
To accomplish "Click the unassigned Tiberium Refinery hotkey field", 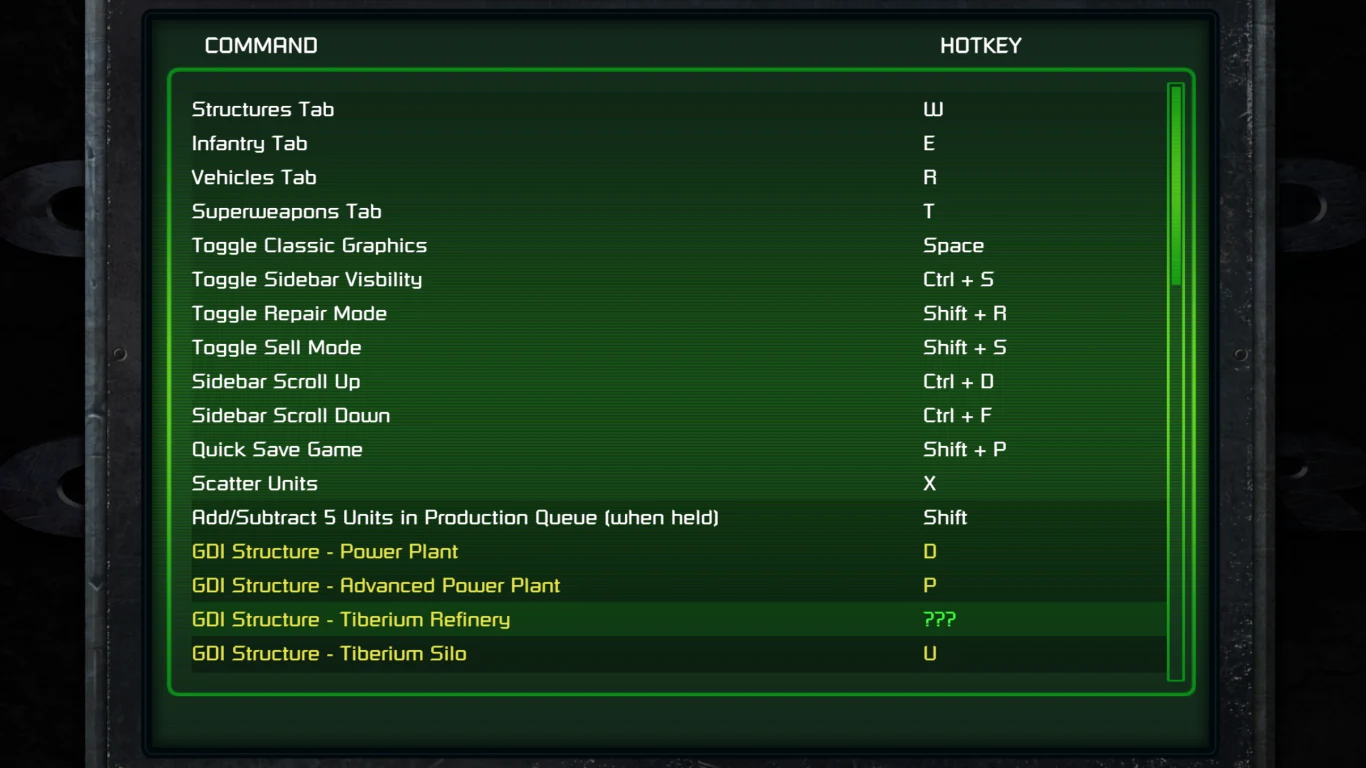I will [x=938, y=619].
